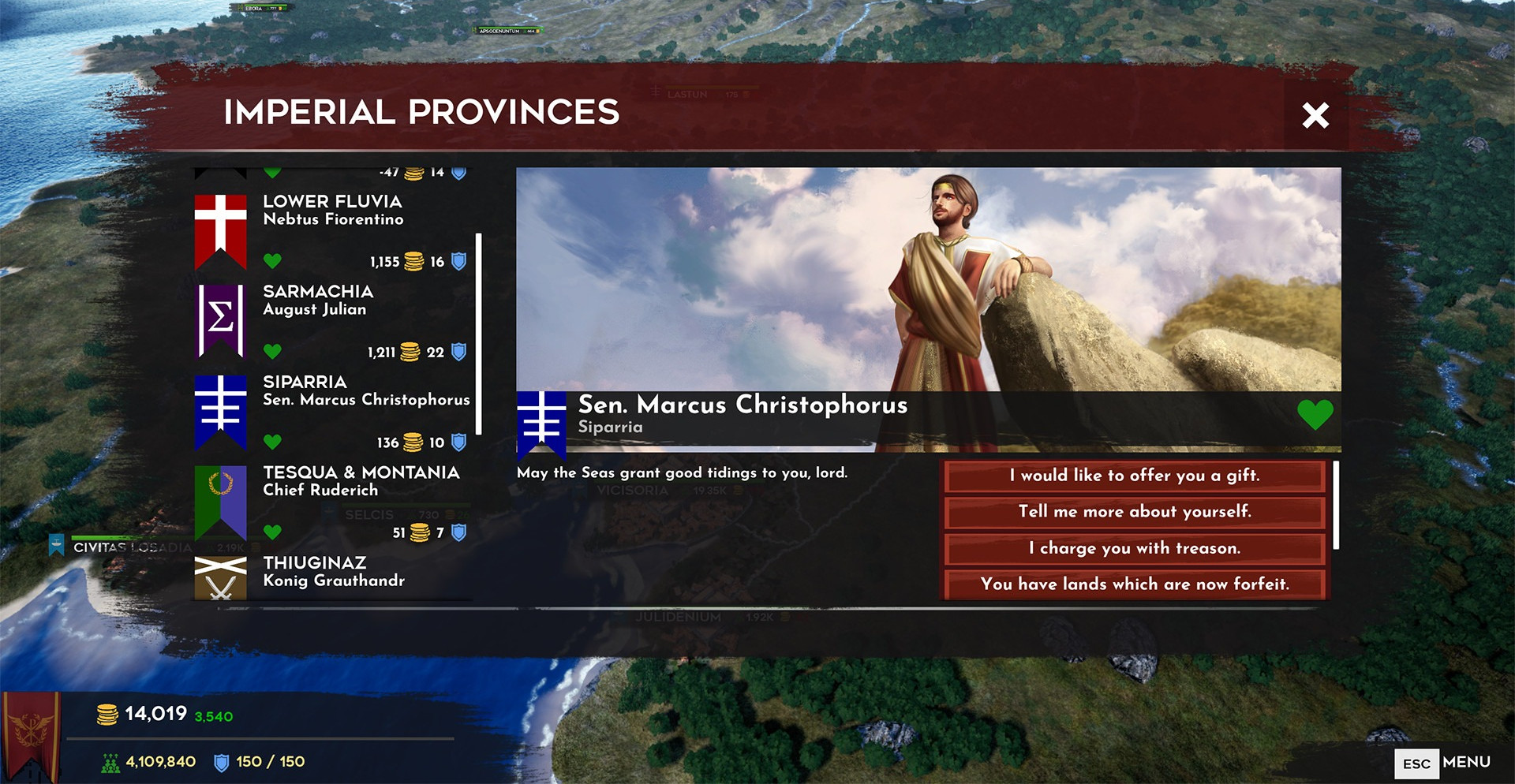Choose "You have lands which are now forfeit."

click(x=1134, y=584)
